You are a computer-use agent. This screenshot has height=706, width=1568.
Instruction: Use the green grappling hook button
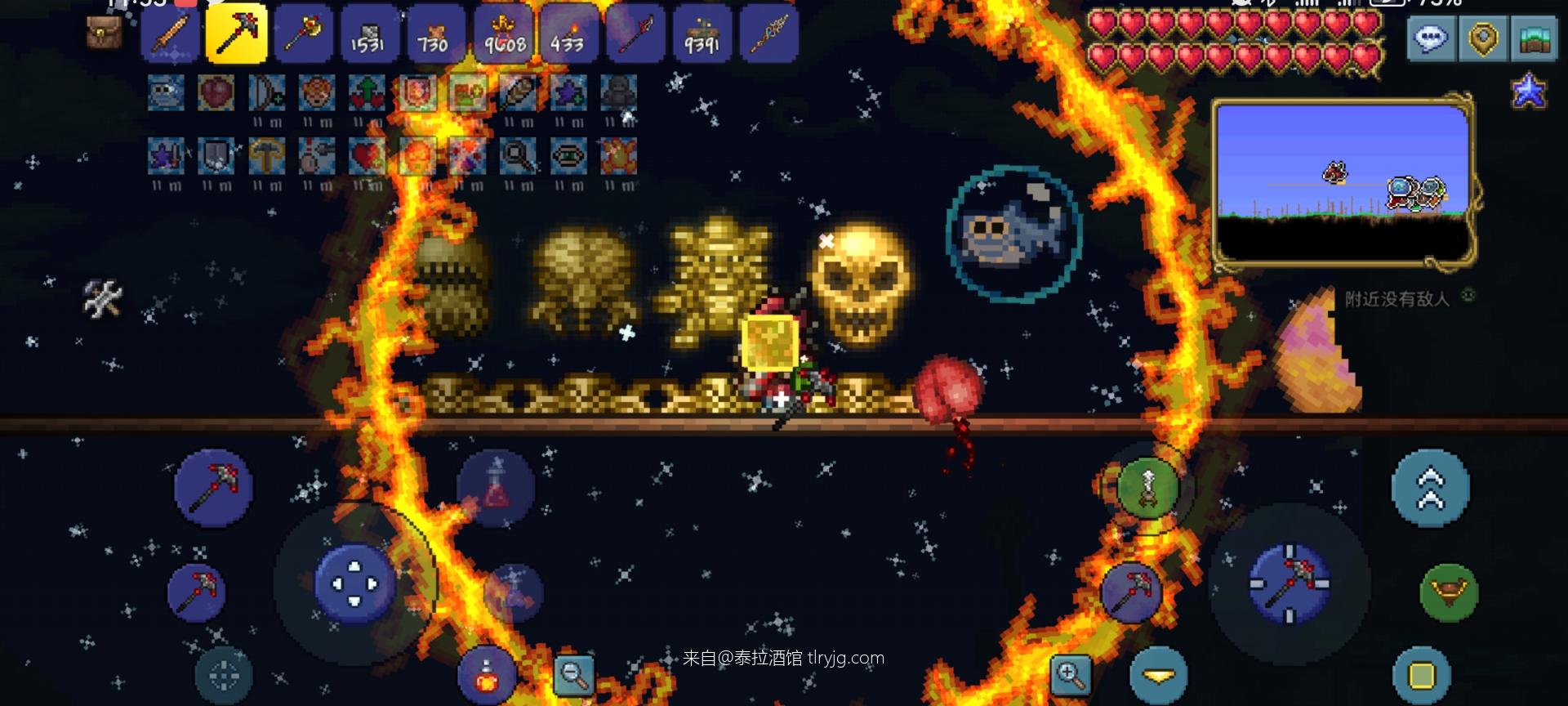pyautogui.click(x=1148, y=488)
